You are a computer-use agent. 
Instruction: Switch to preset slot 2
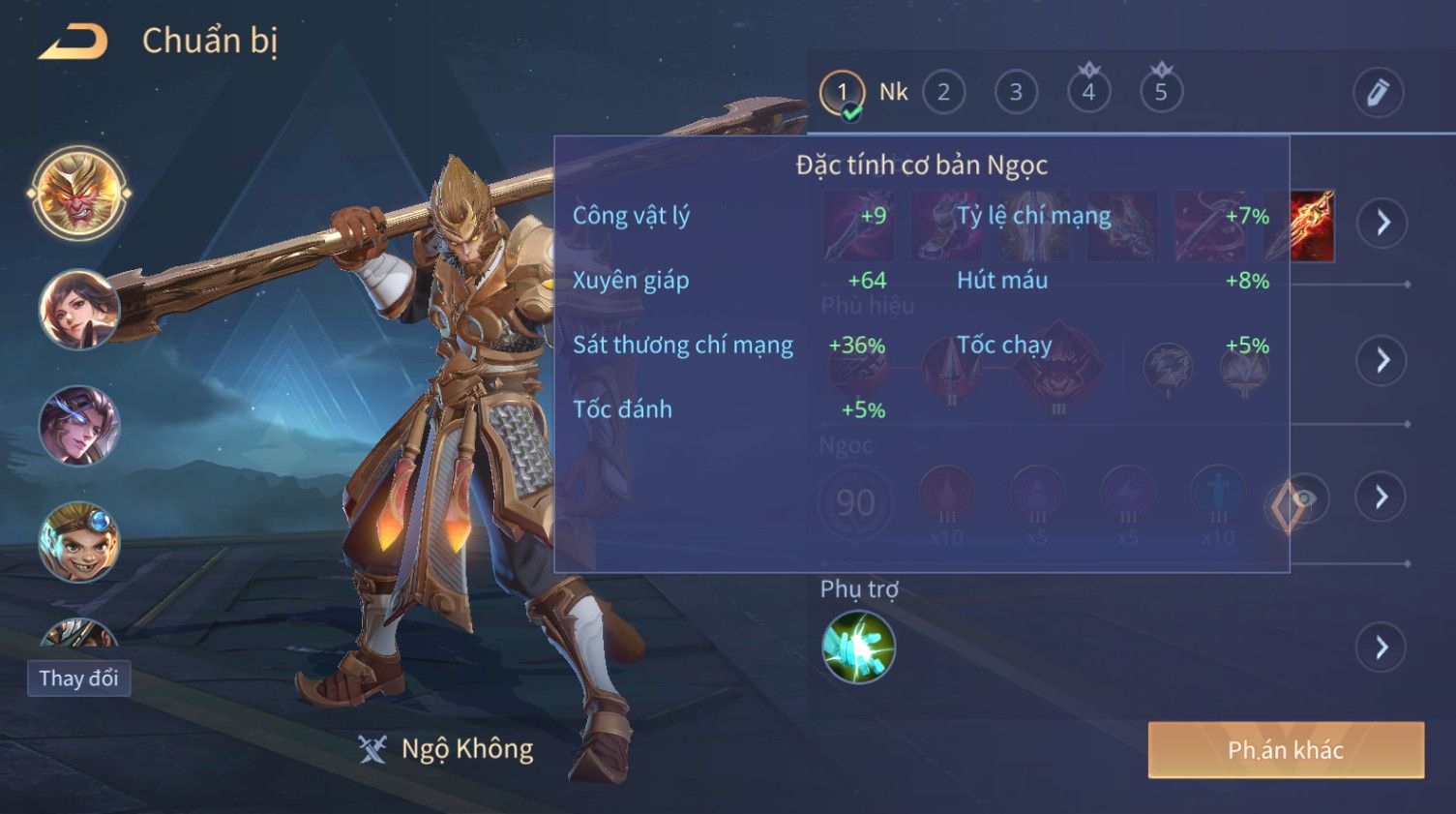click(943, 93)
